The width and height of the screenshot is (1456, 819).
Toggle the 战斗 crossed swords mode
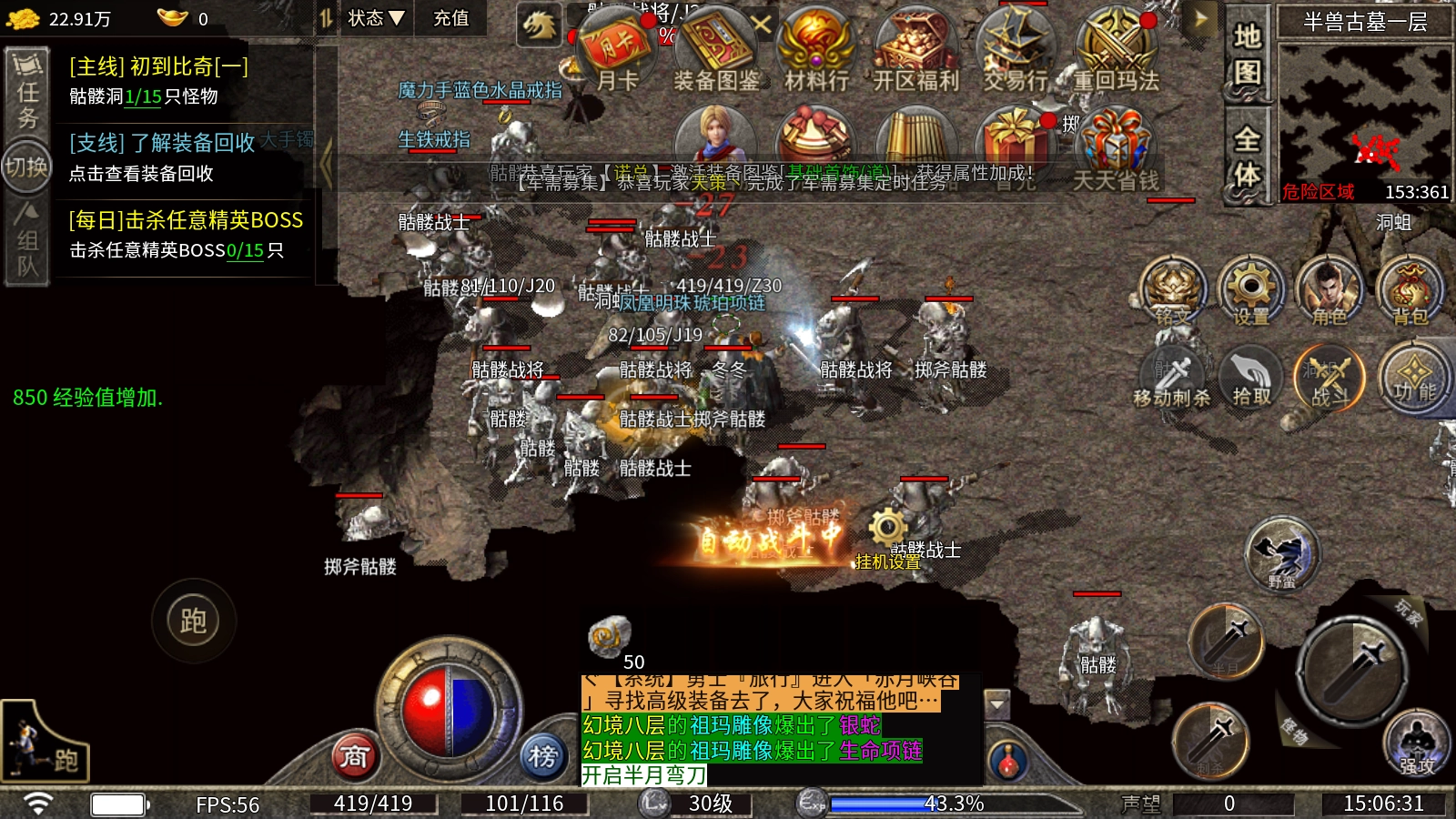[x=1330, y=375]
